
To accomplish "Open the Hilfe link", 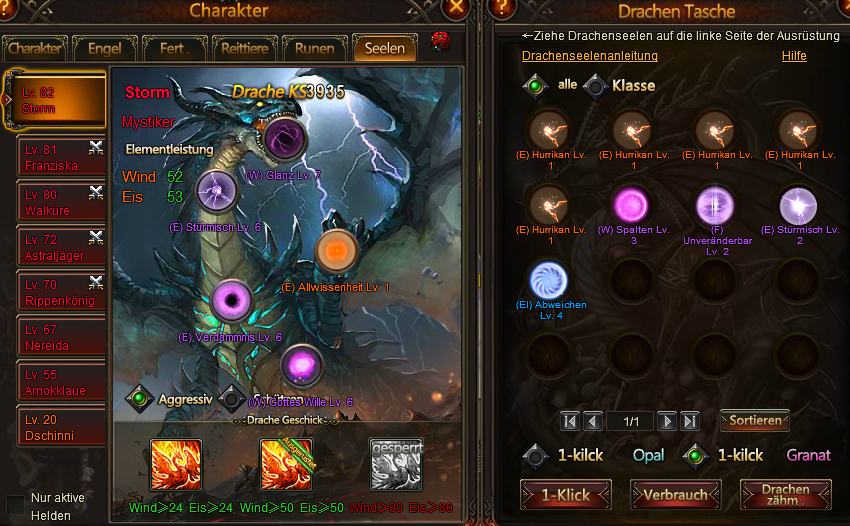I will (x=794, y=56).
